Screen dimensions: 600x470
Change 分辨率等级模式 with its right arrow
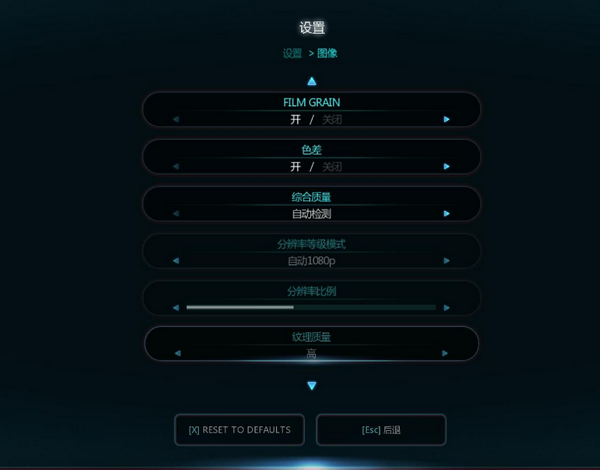(x=447, y=261)
